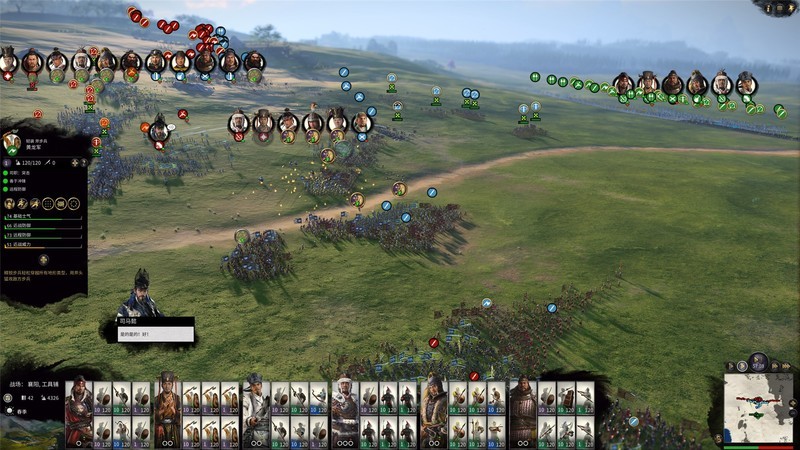Image resolution: width=800 pixels, height=450 pixels.
Task: Click the commander portrait above the minimap
Action: pos(759,361)
